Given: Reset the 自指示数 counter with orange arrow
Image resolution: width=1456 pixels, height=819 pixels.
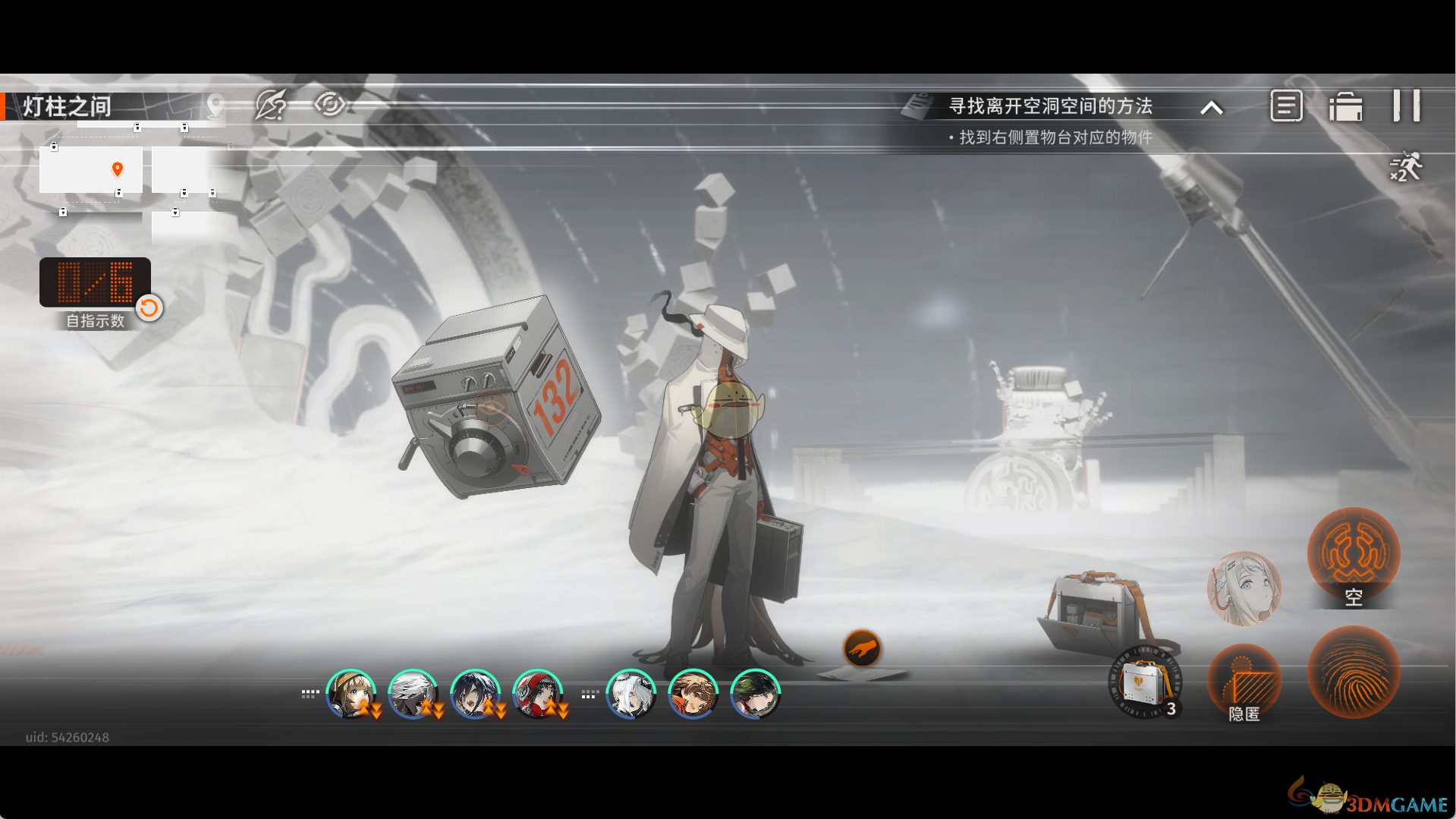Looking at the screenshot, I should coord(149,307).
